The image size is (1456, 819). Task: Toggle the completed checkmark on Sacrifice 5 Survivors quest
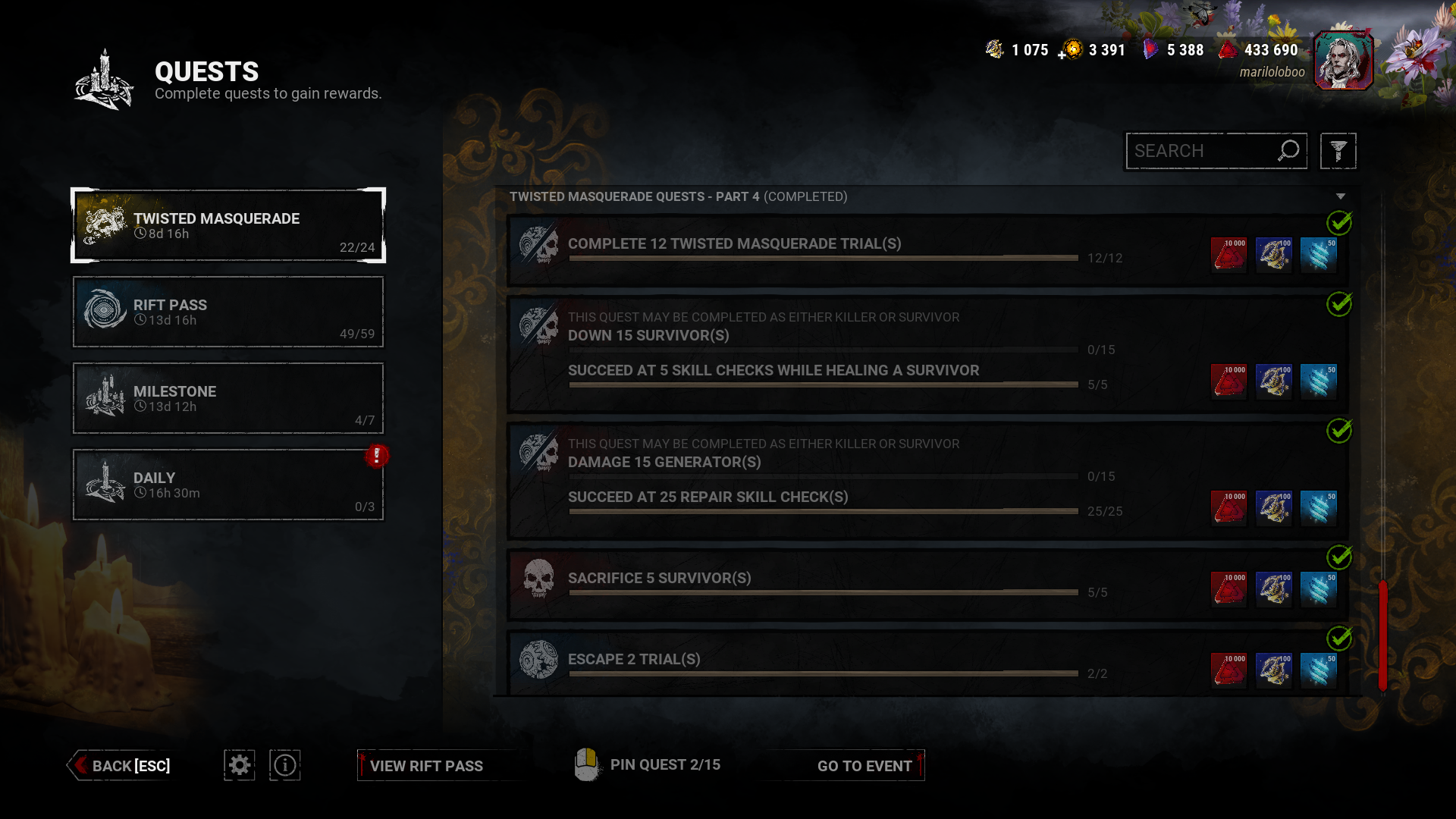coord(1341,557)
